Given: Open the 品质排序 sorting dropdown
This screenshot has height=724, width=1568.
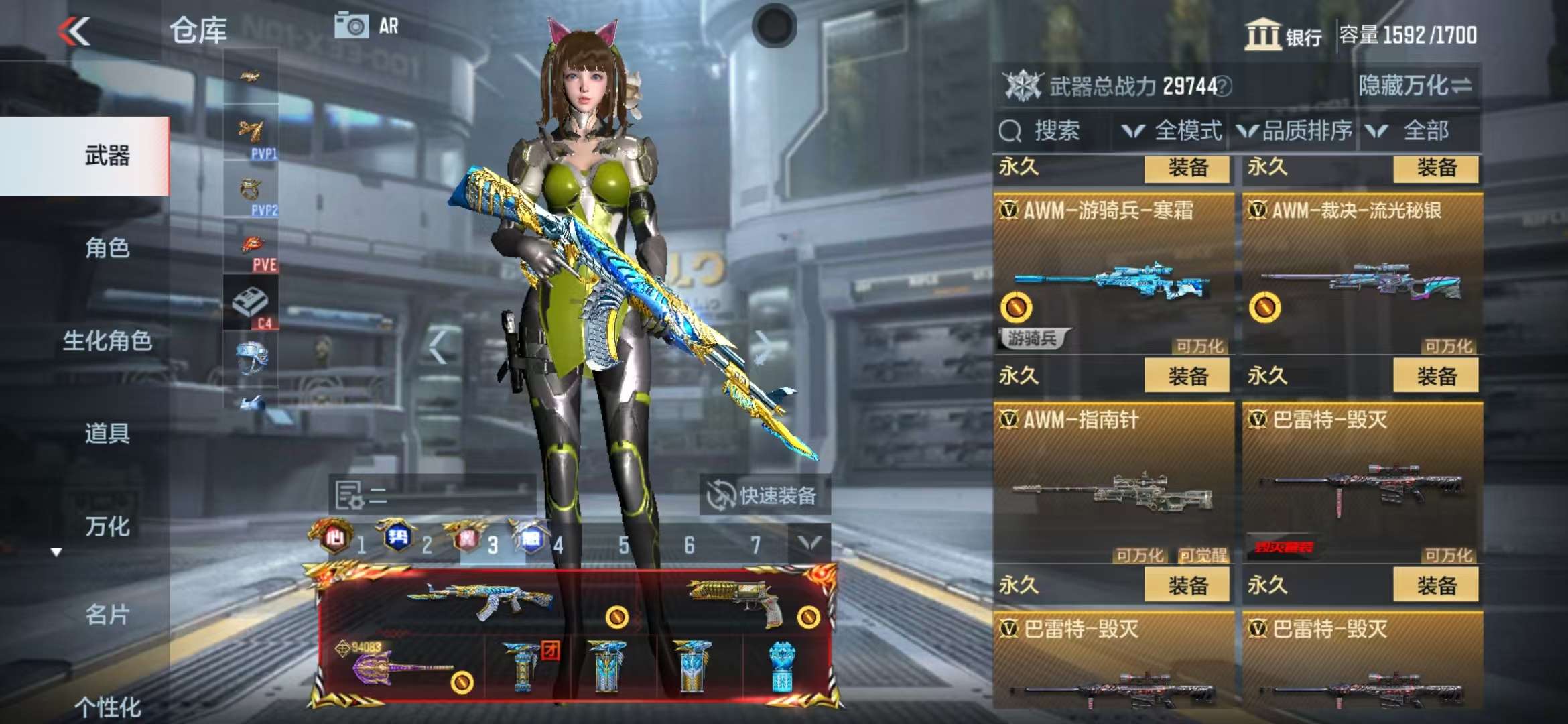Looking at the screenshot, I should tap(1295, 131).
